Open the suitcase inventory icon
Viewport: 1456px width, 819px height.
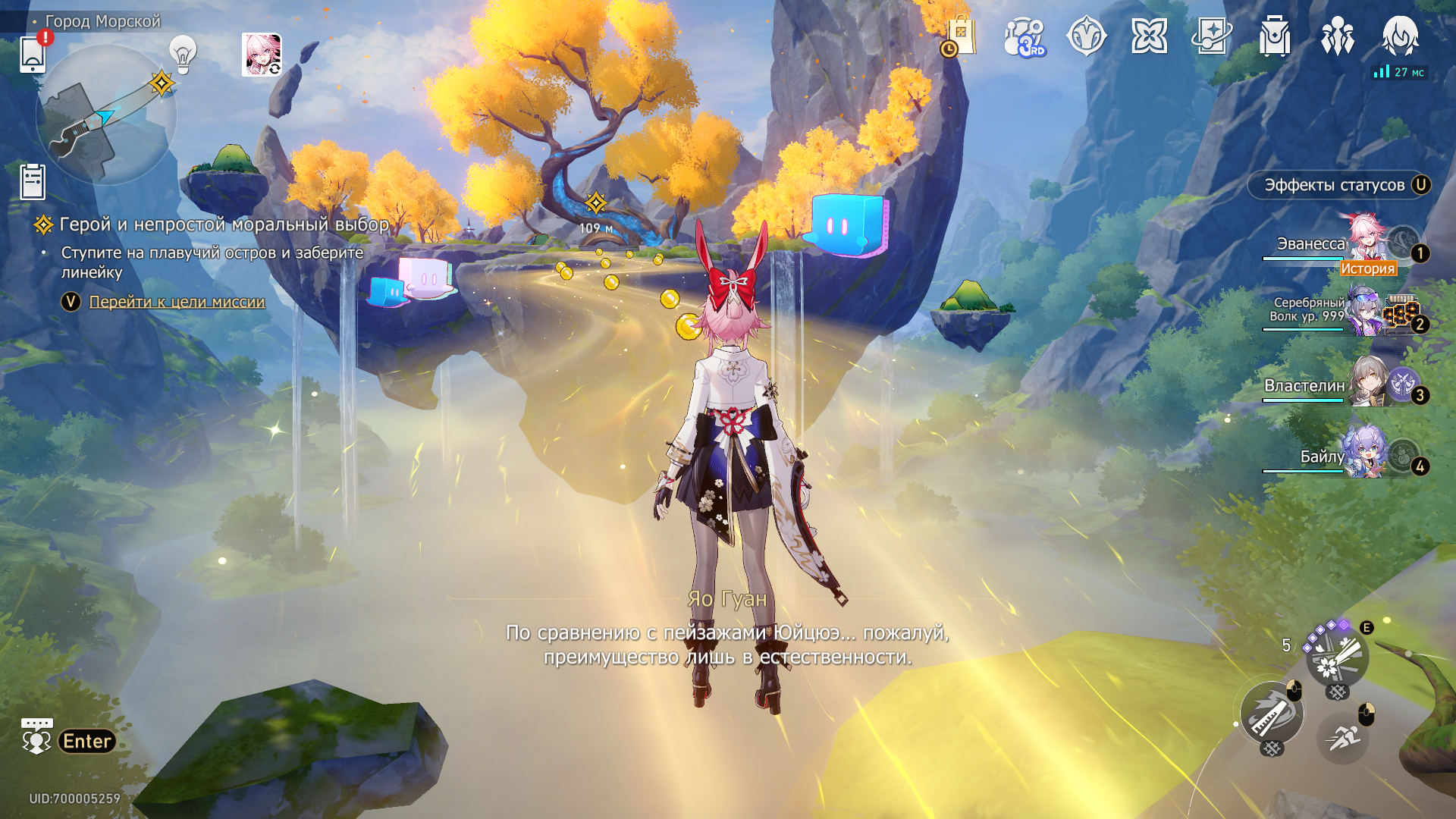1275,36
